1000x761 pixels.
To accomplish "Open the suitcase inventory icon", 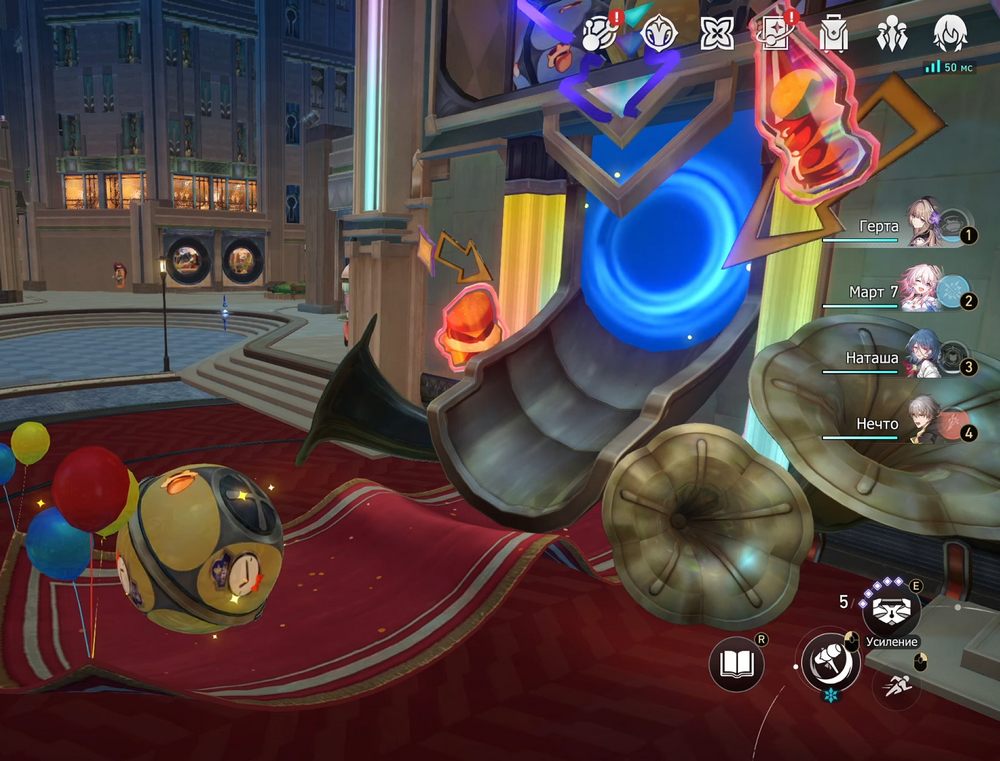I will click(x=832, y=34).
